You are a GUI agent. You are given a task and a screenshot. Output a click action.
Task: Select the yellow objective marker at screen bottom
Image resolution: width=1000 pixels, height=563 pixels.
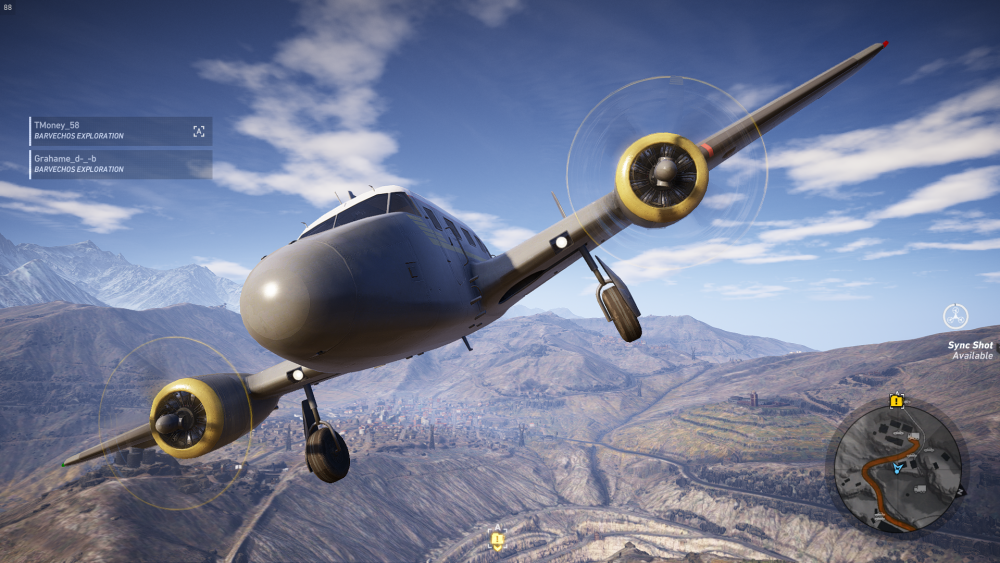[496, 540]
